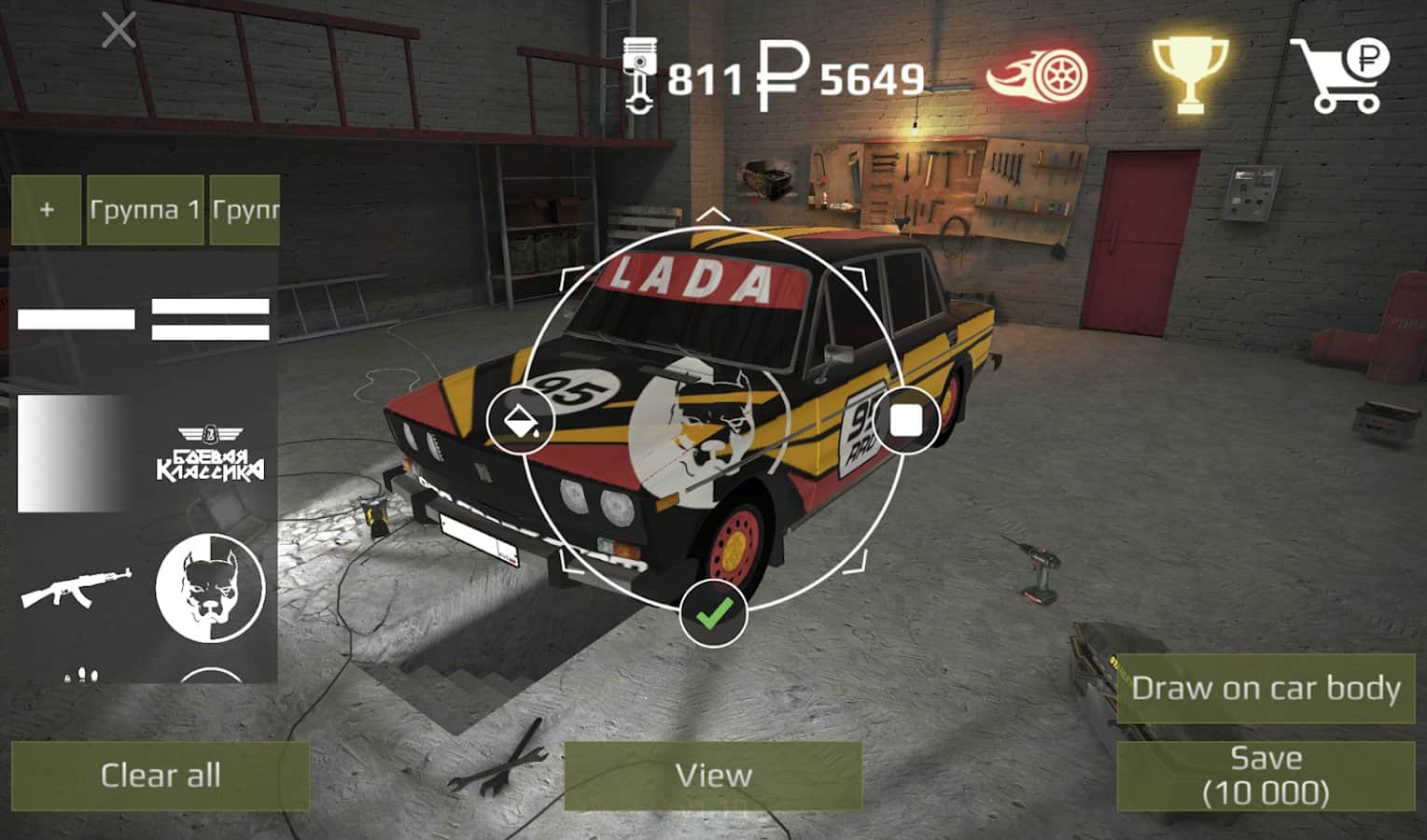
Task: Exit the editor with the X
Action: 118,29
